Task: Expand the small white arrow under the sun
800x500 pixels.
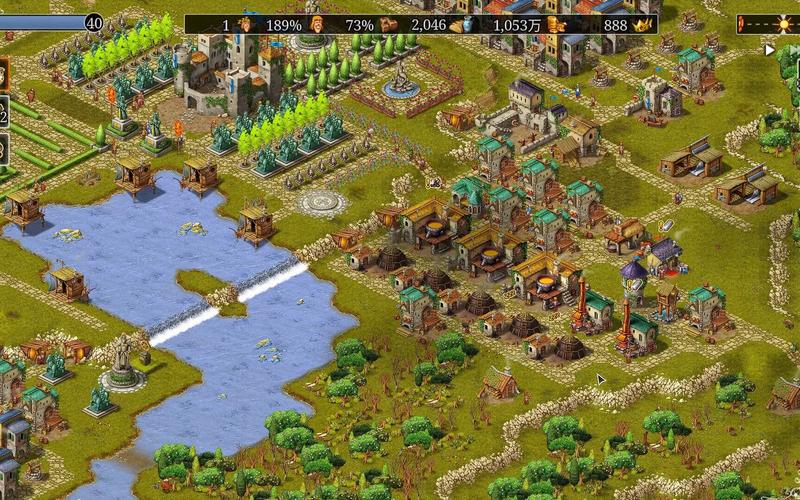Action: (769, 48)
